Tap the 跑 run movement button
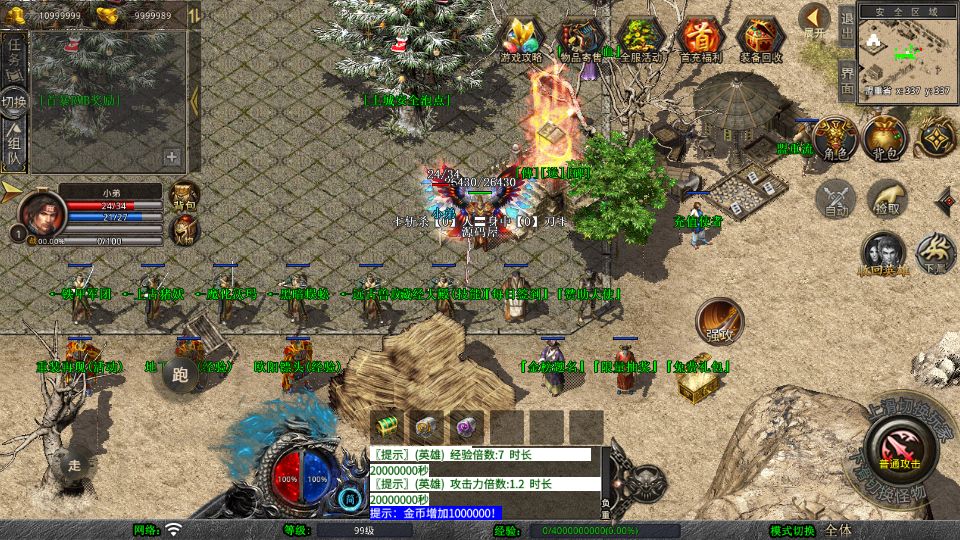The height and width of the screenshot is (540, 960). pos(180,376)
